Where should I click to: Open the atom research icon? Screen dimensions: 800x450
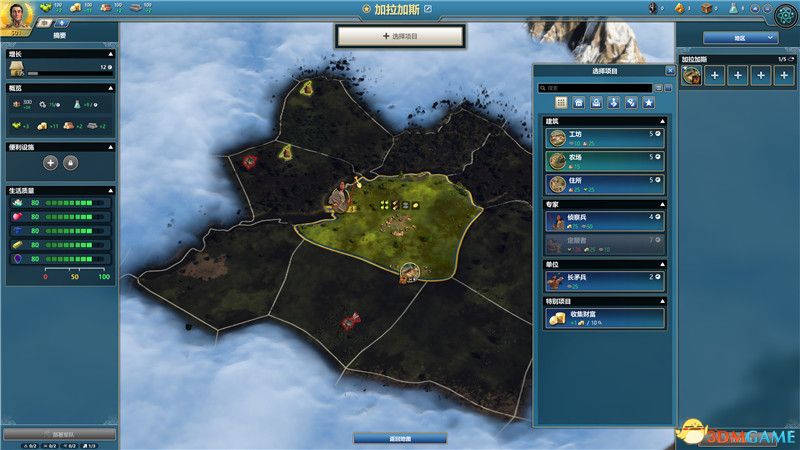[x=785, y=14]
